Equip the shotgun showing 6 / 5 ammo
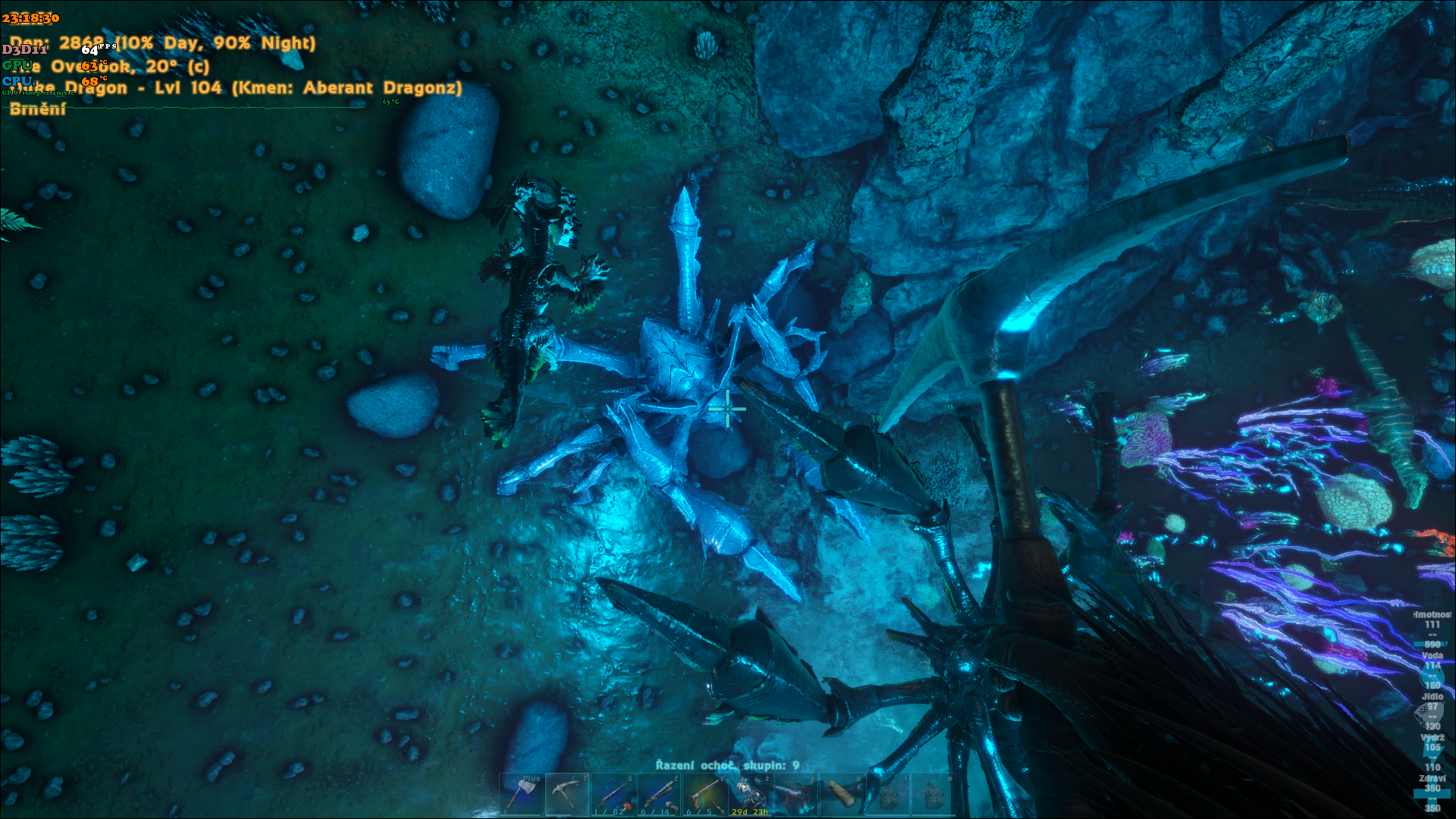Viewport: 1456px width, 819px height. [x=704, y=794]
